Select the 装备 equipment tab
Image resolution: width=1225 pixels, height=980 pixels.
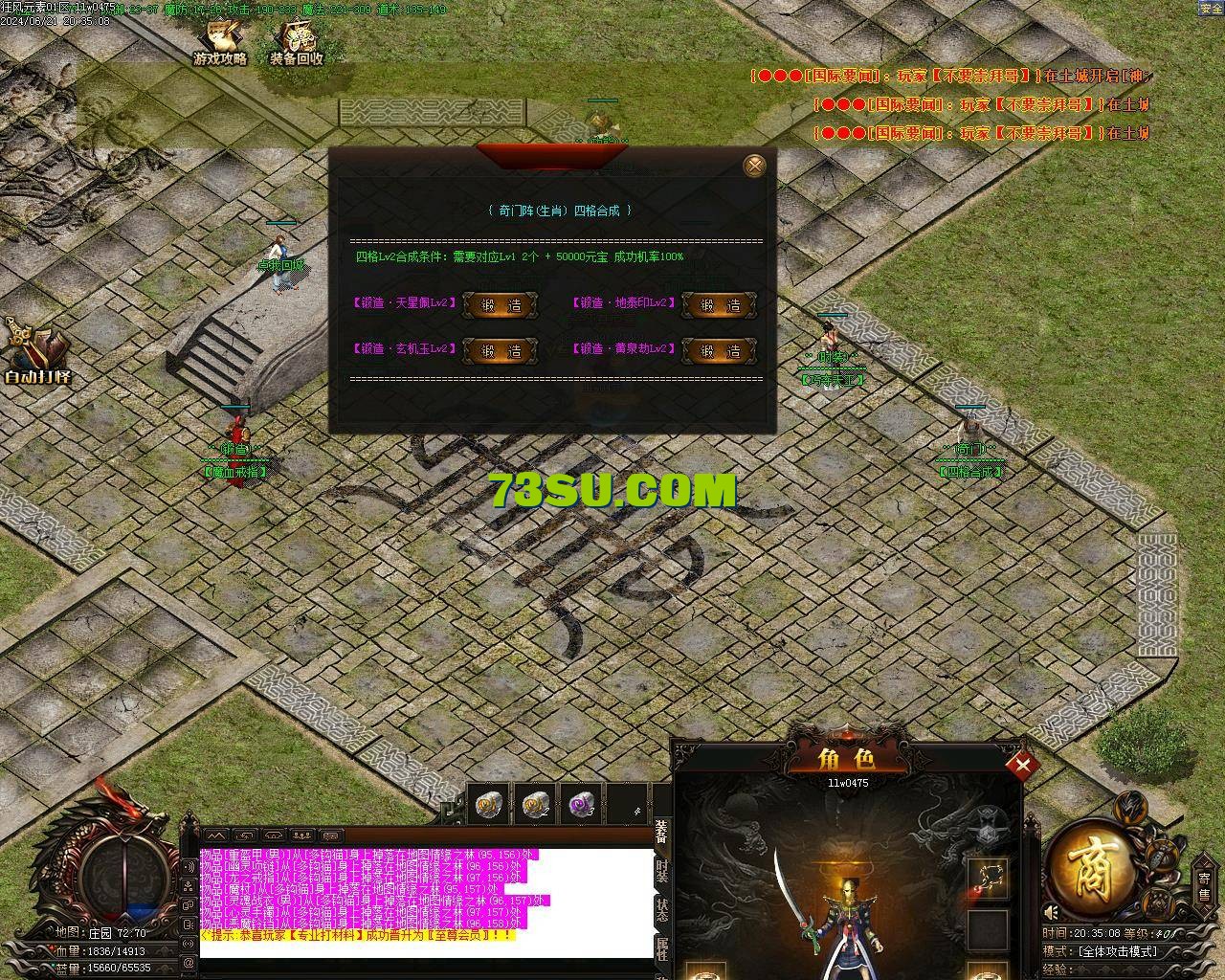(x=662, y=832)
